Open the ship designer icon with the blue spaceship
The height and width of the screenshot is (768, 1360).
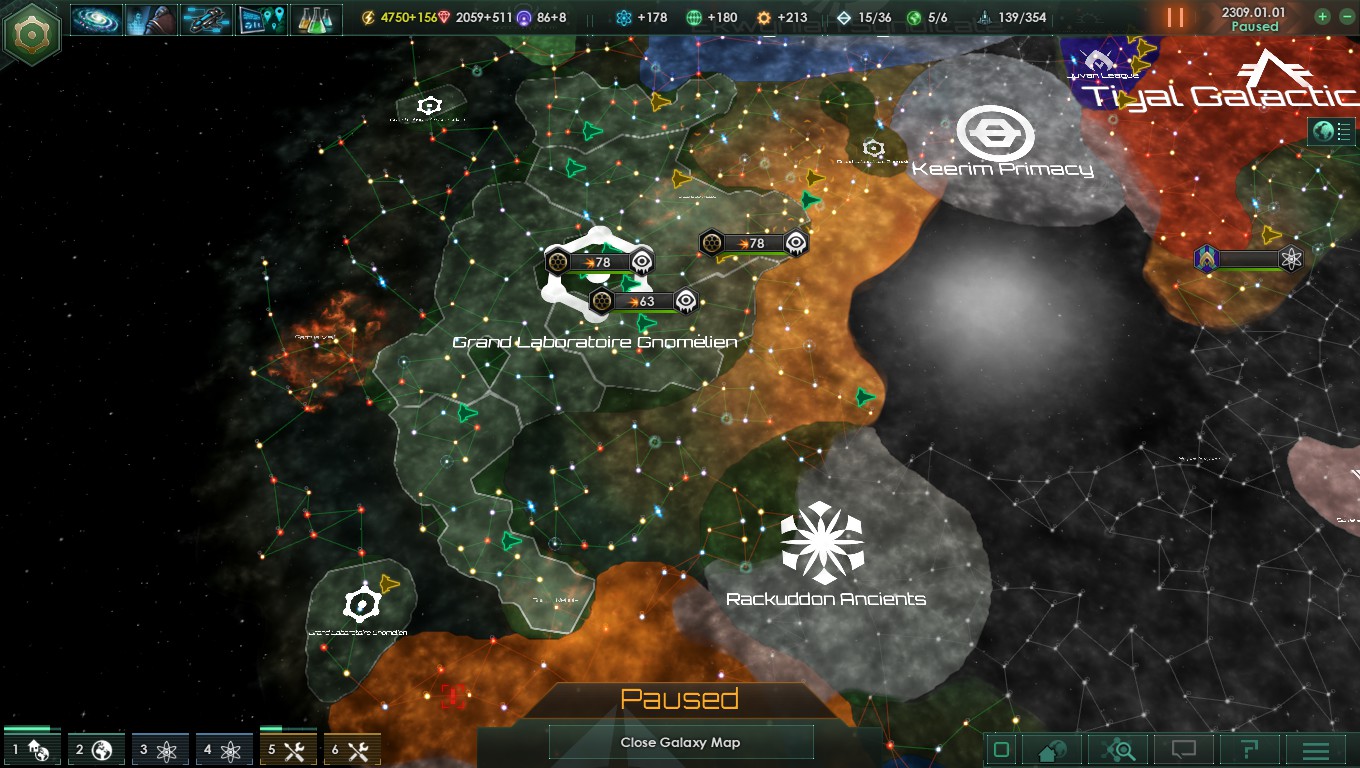pyautogui.click(x=206, y=19)
